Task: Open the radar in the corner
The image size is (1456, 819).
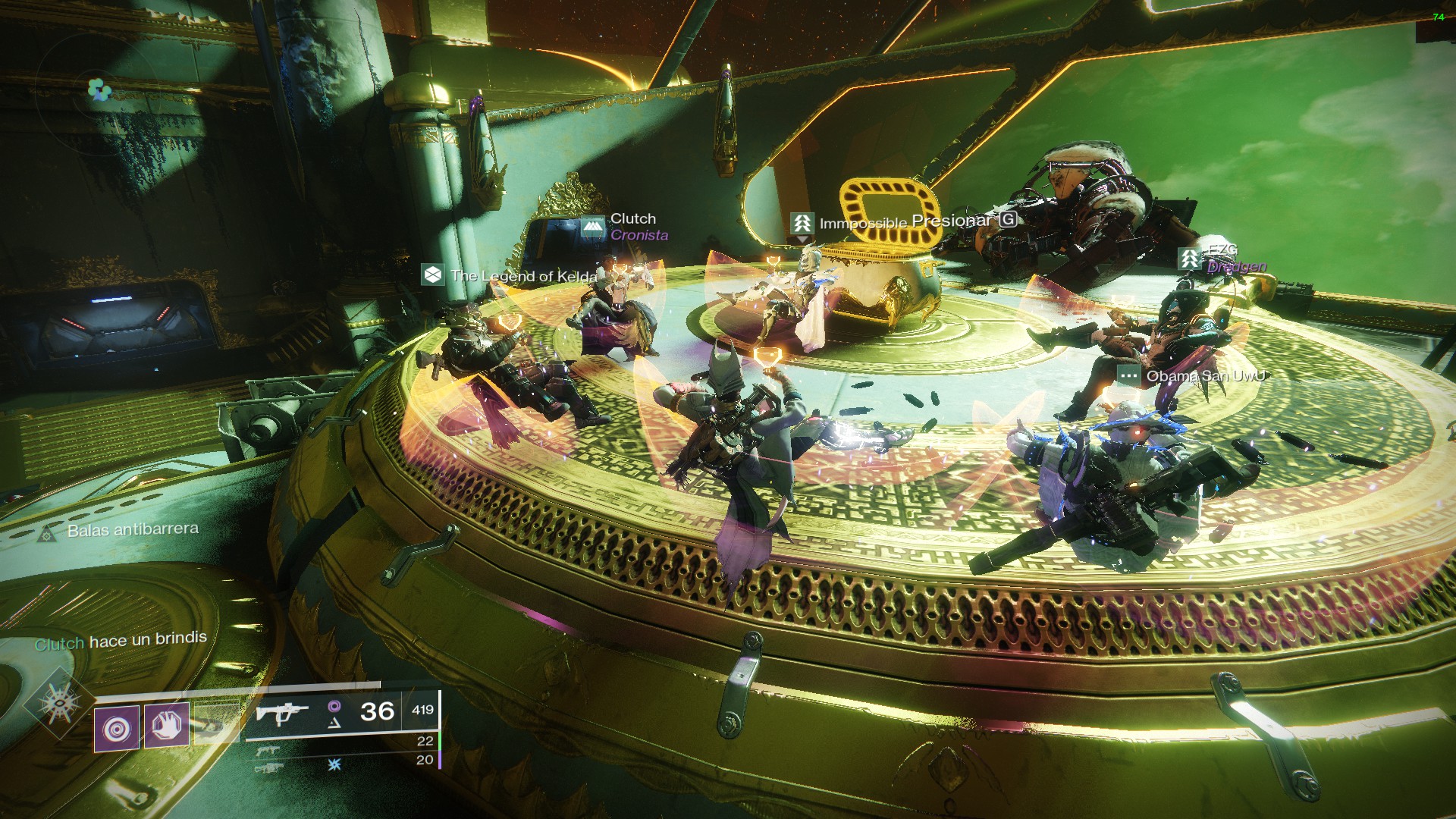Action: point(98,89)
